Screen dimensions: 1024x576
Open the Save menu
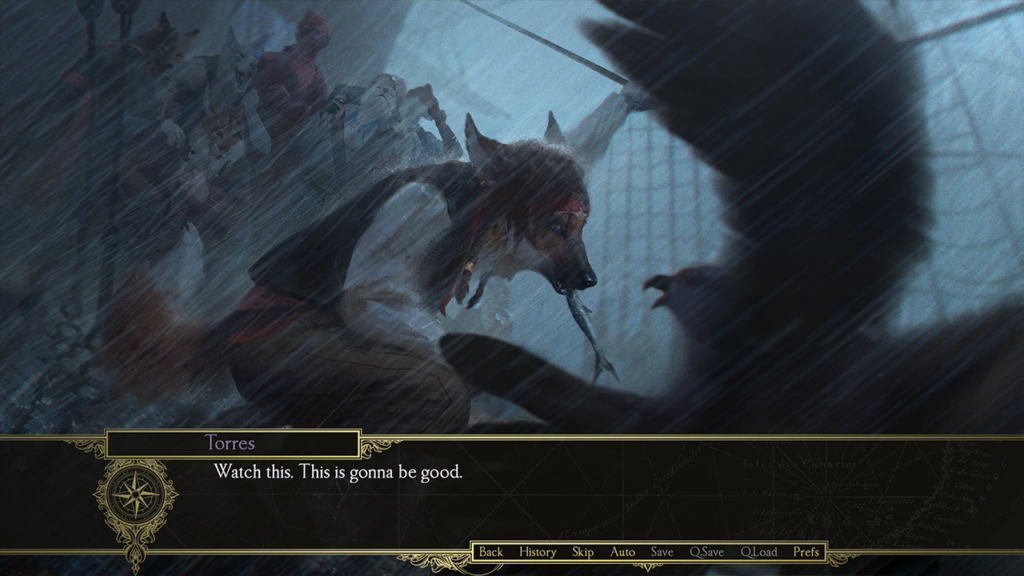click(x=662, y=552)
